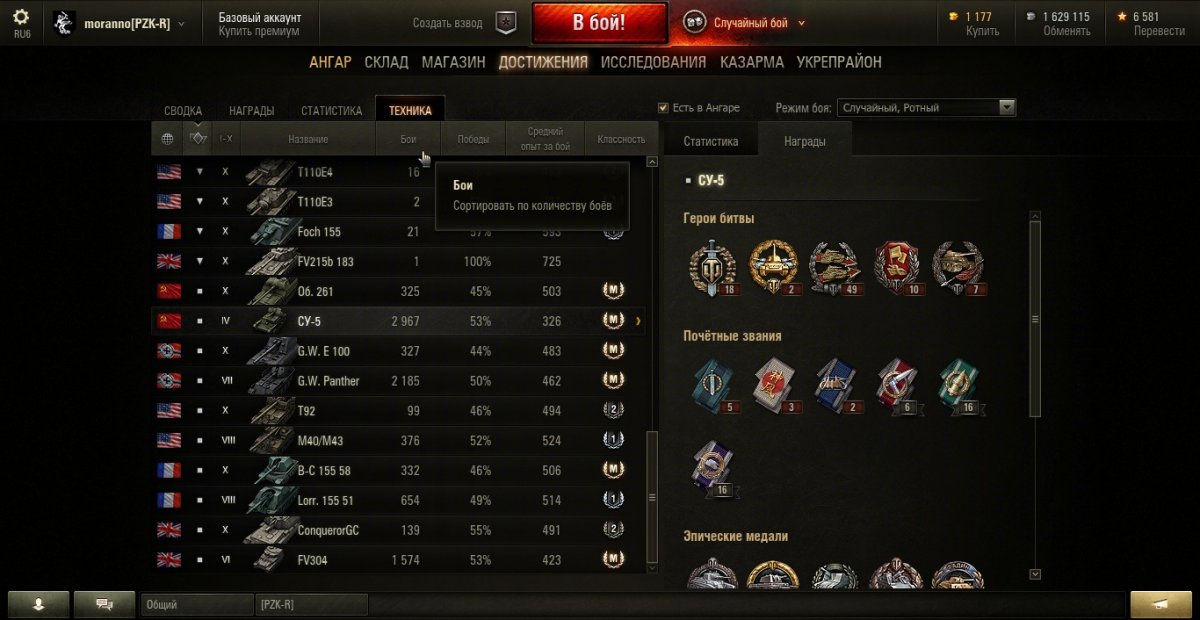This screenshot has width=1200, height=620.
Task: Show the vehicle Статистика panel tab
Action: (711, 142)
